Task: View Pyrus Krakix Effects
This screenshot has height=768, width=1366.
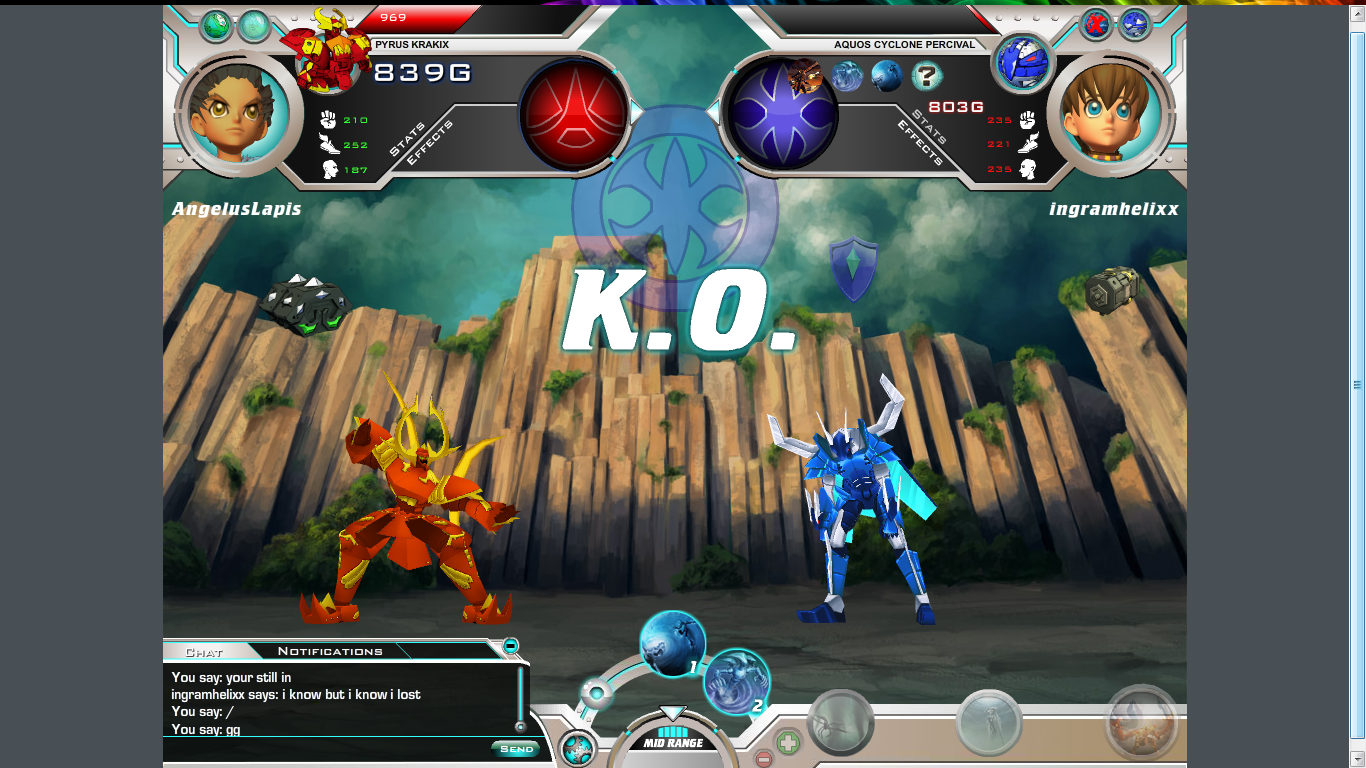Action: [430, 144]
